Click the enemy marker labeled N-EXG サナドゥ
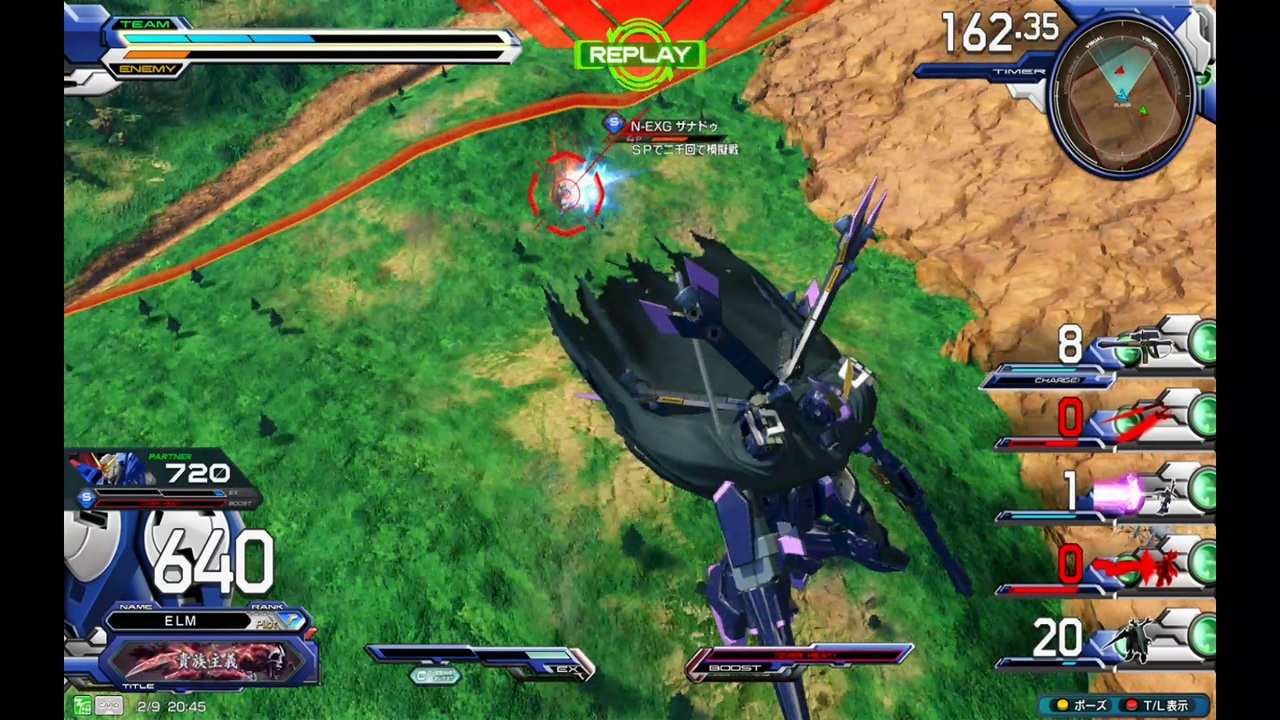The height and width of the screenshot is (720, 1280). point(673,126)
